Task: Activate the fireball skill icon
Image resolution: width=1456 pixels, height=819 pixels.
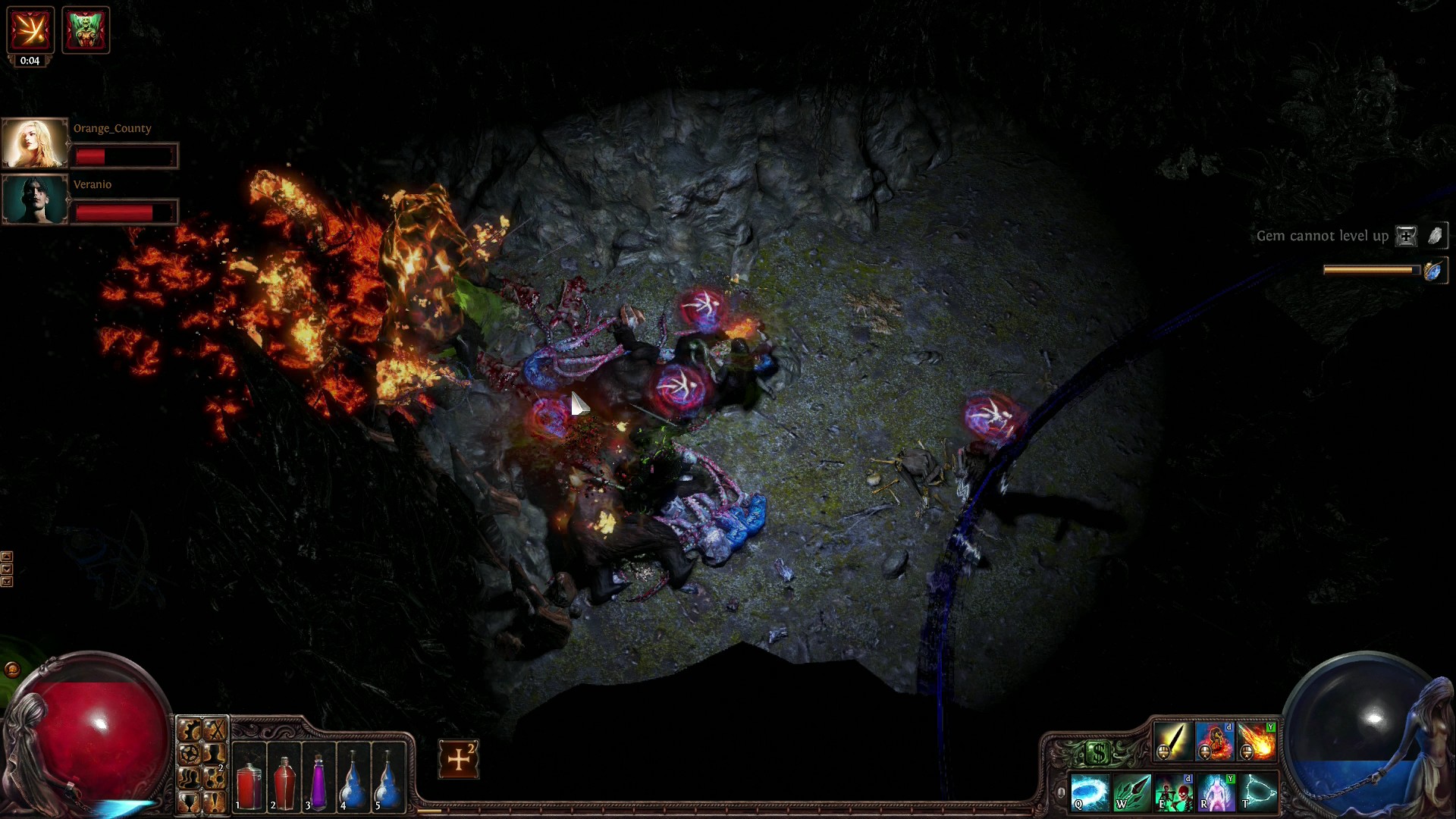Action: [1257, 741]
